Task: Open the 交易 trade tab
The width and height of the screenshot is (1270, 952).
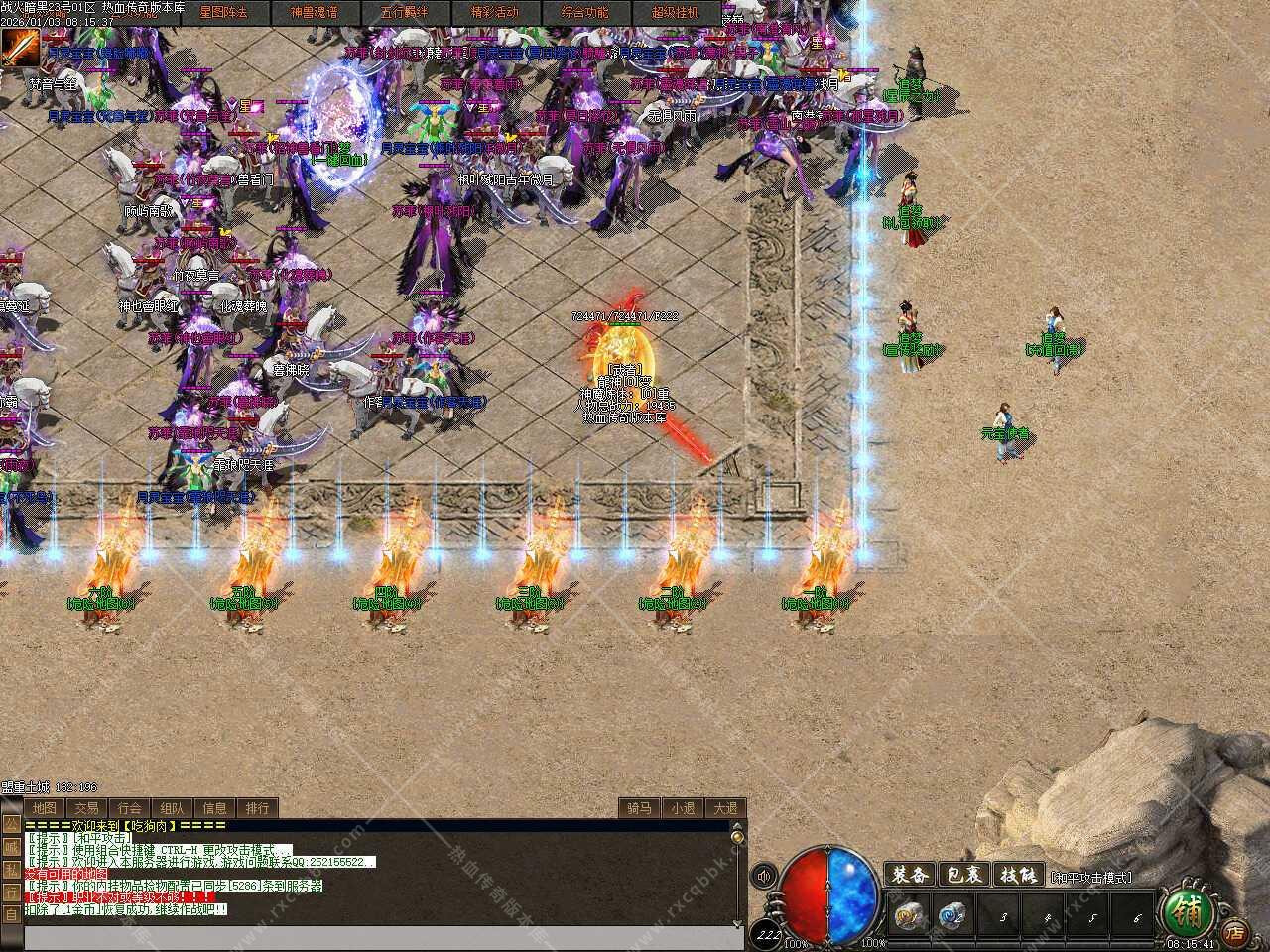Action: coord(86,808)
